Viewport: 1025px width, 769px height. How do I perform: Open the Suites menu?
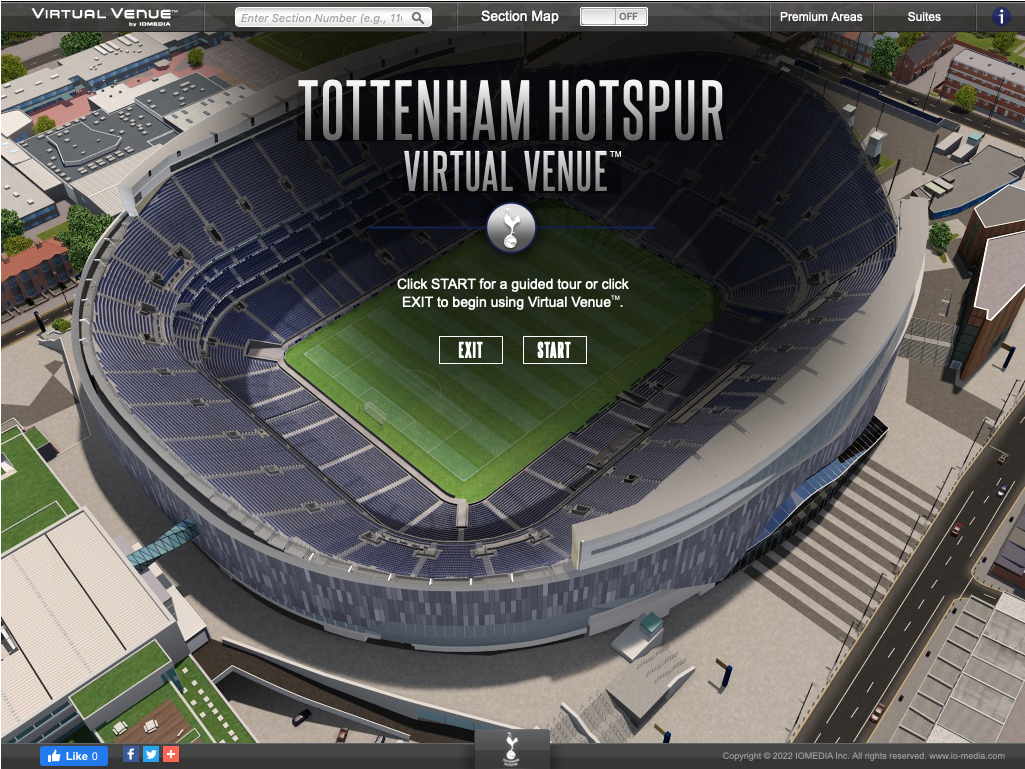coord(924,17)
